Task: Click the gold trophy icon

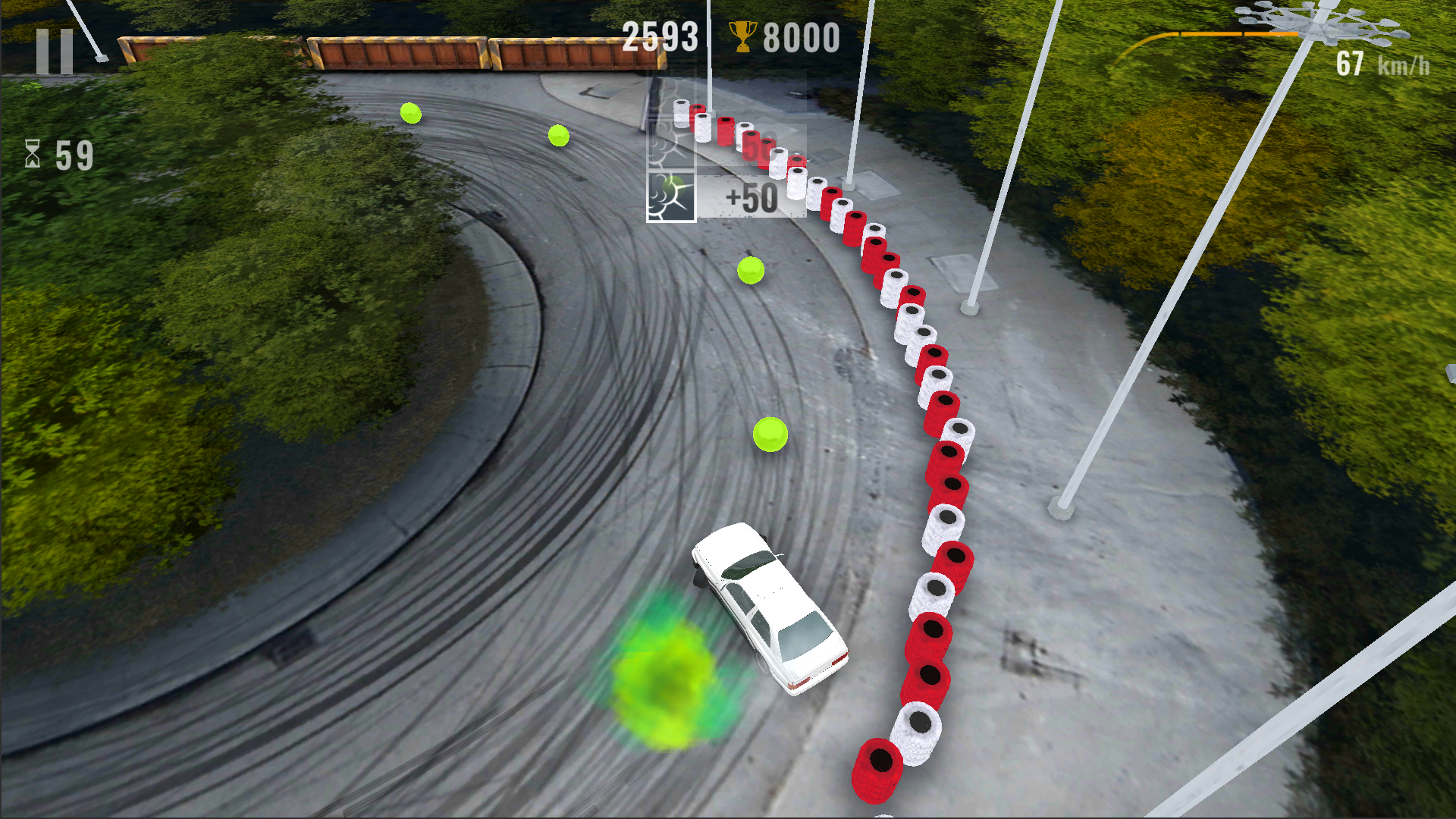Action: point(744,38)
